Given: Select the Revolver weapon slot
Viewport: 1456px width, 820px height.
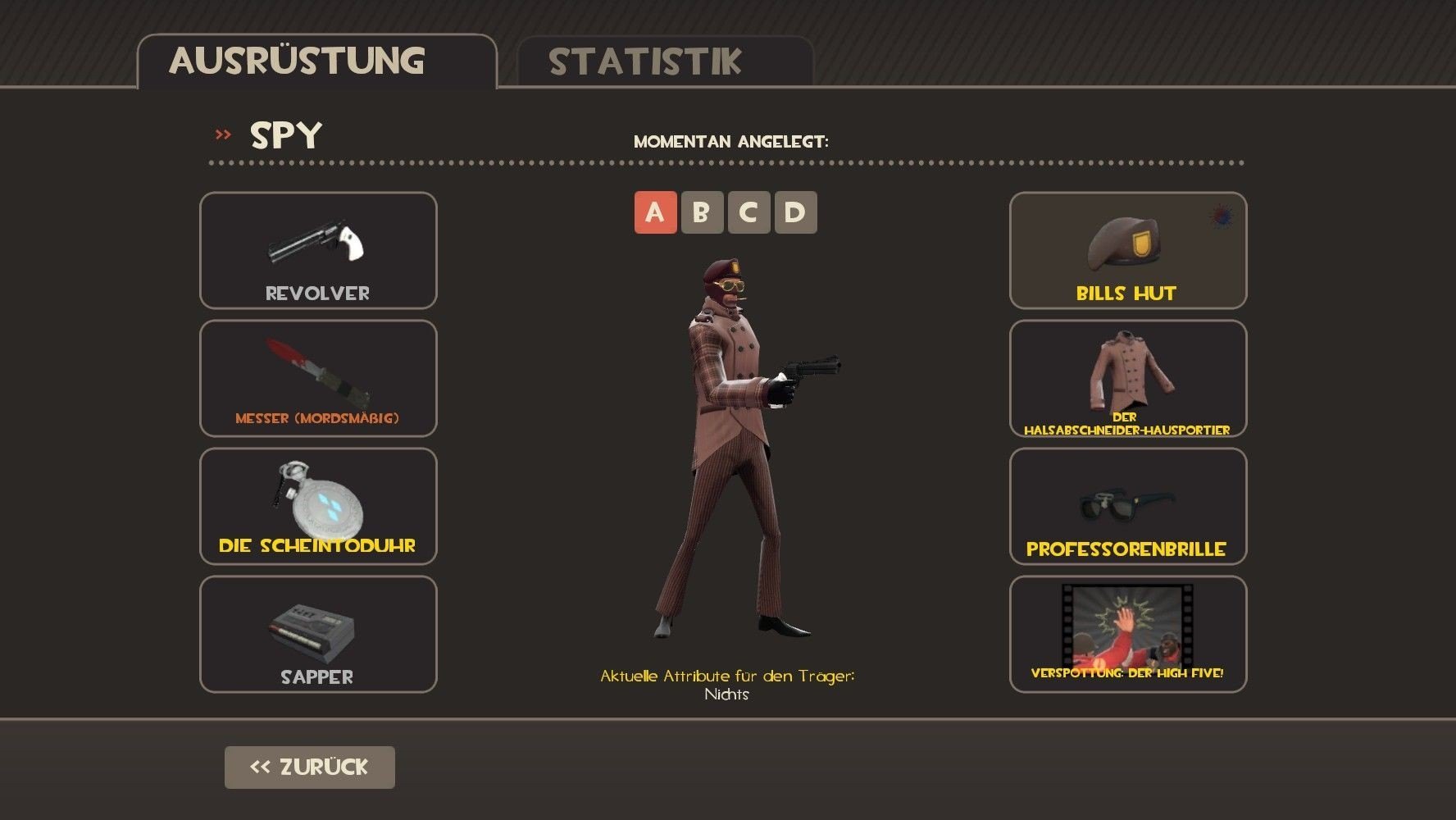Looking at the screenshot, I should coord(318,250).
